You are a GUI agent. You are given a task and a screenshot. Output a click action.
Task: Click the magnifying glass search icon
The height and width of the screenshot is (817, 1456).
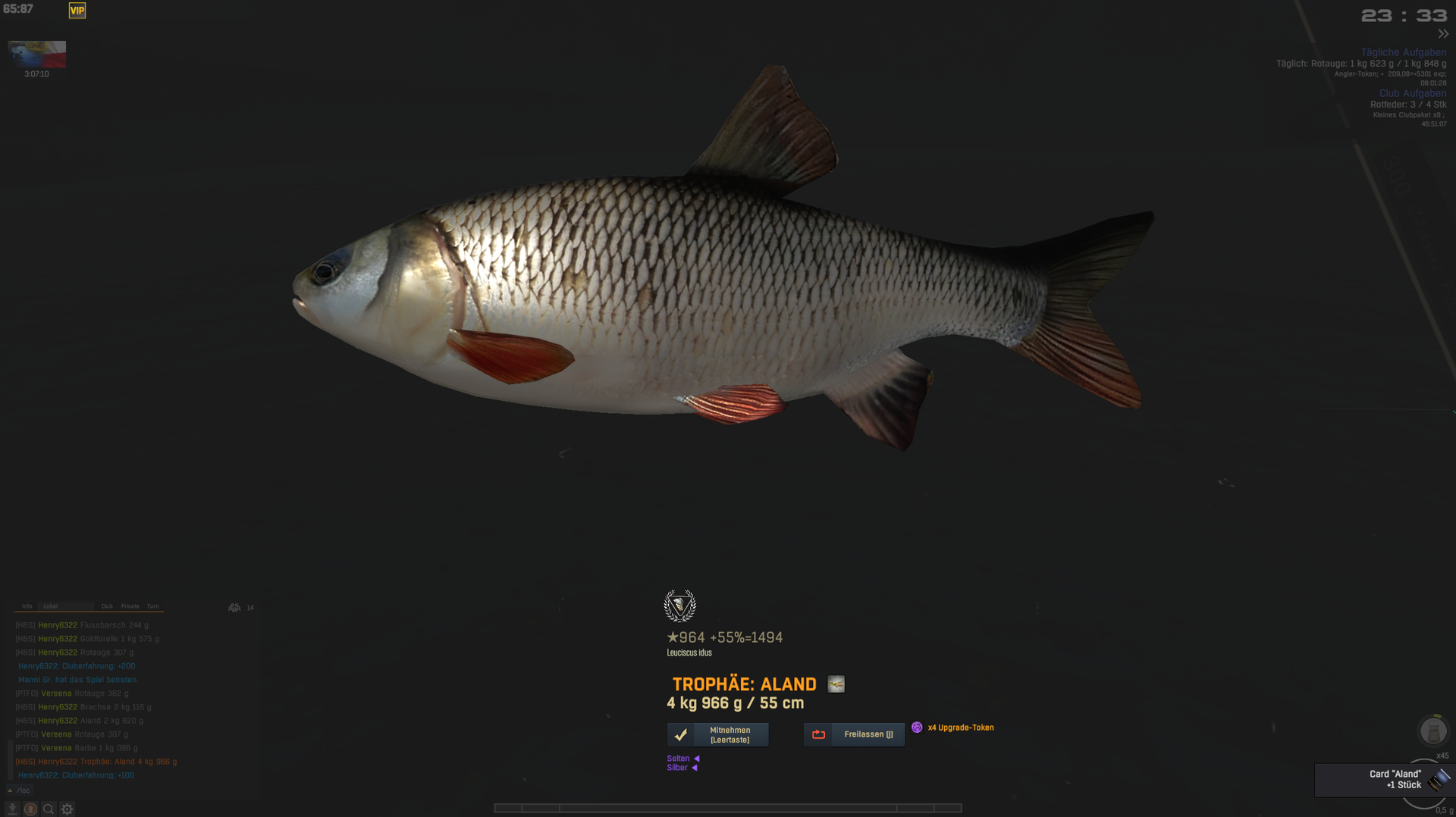(49, 809)
